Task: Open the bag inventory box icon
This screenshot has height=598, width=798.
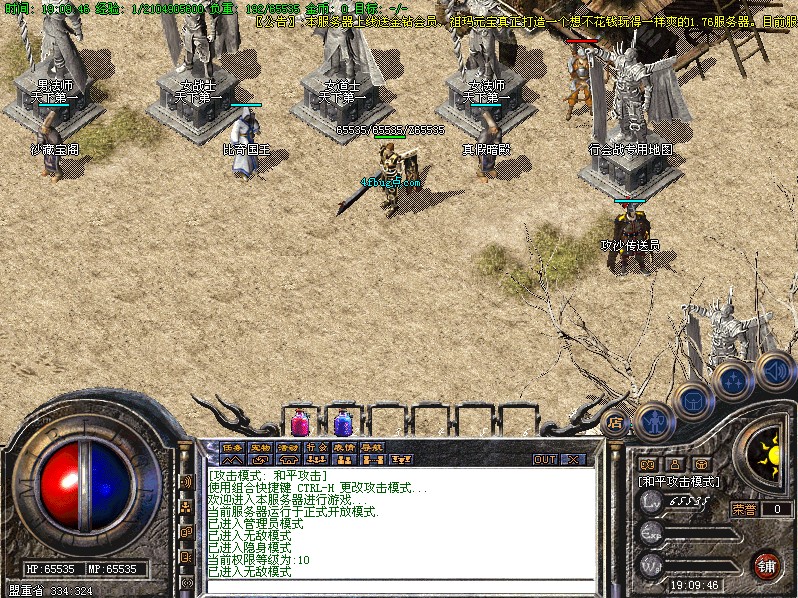Action: 693,401
